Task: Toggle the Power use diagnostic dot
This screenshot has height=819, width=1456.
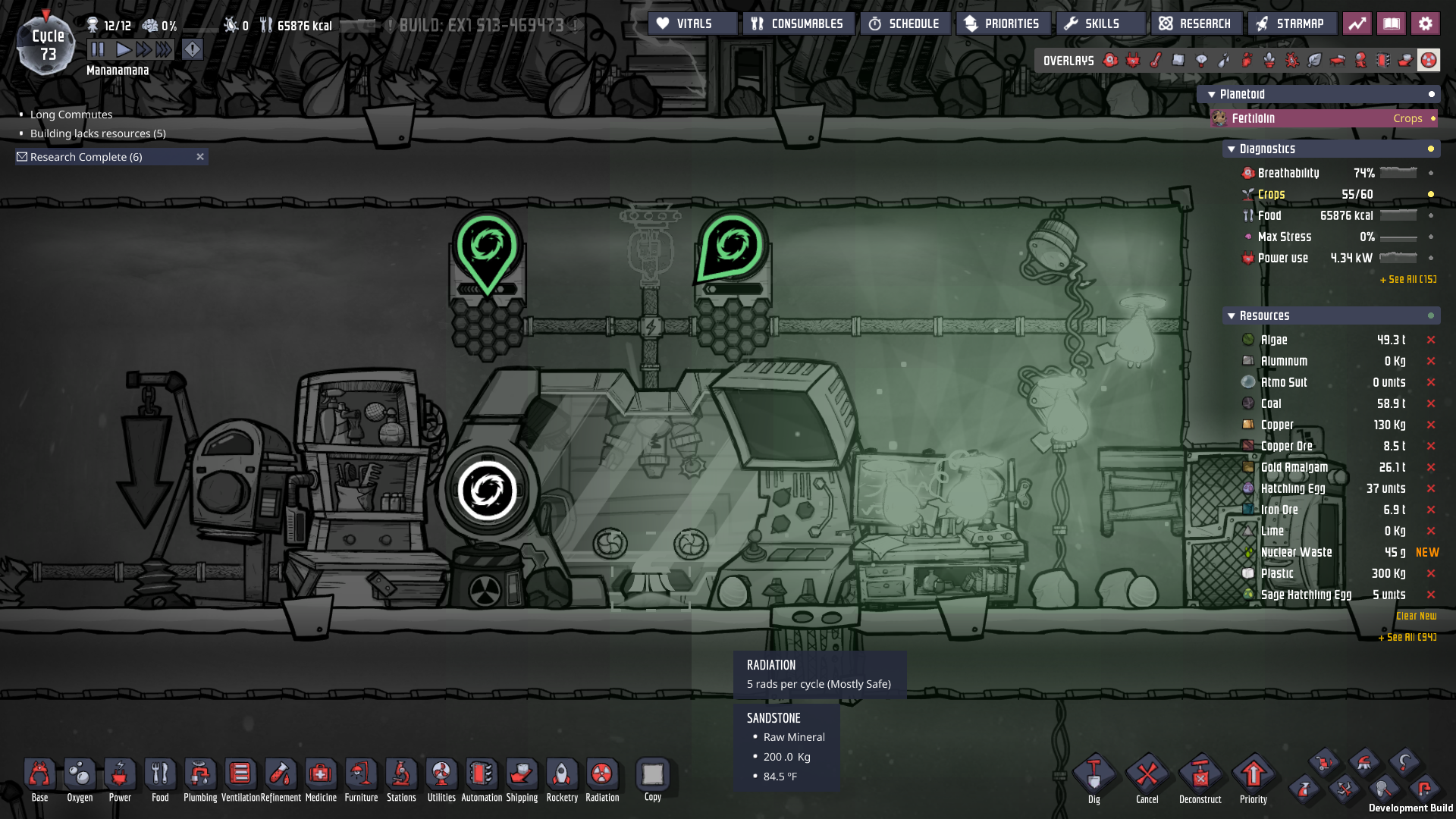Action: pos(1432,258)
